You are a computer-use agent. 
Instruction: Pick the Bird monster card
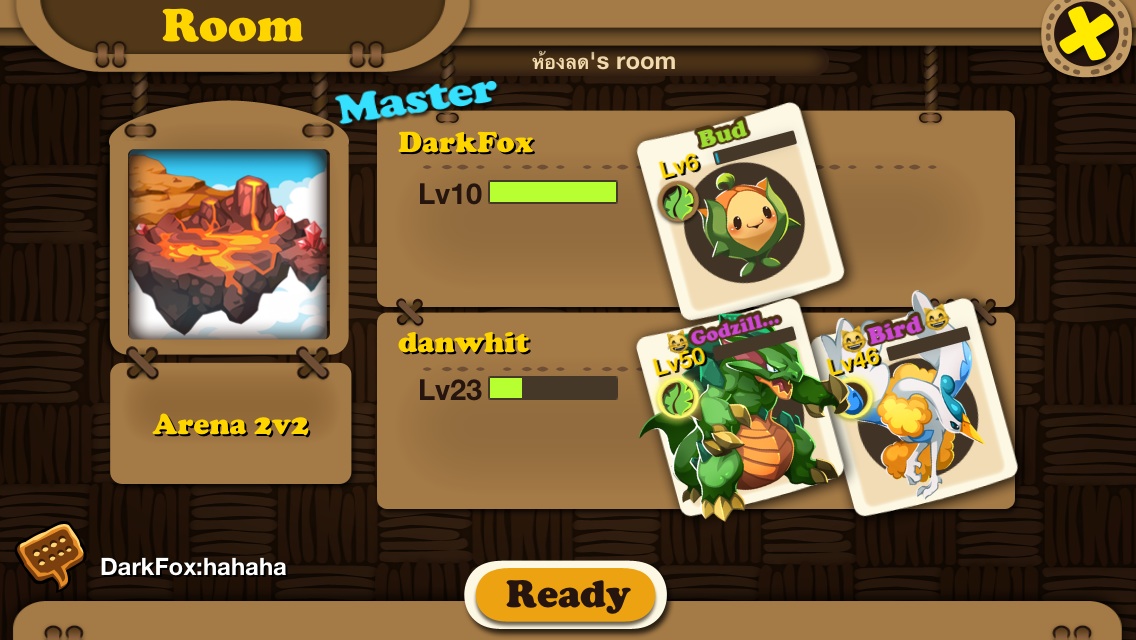click(917, 405)
